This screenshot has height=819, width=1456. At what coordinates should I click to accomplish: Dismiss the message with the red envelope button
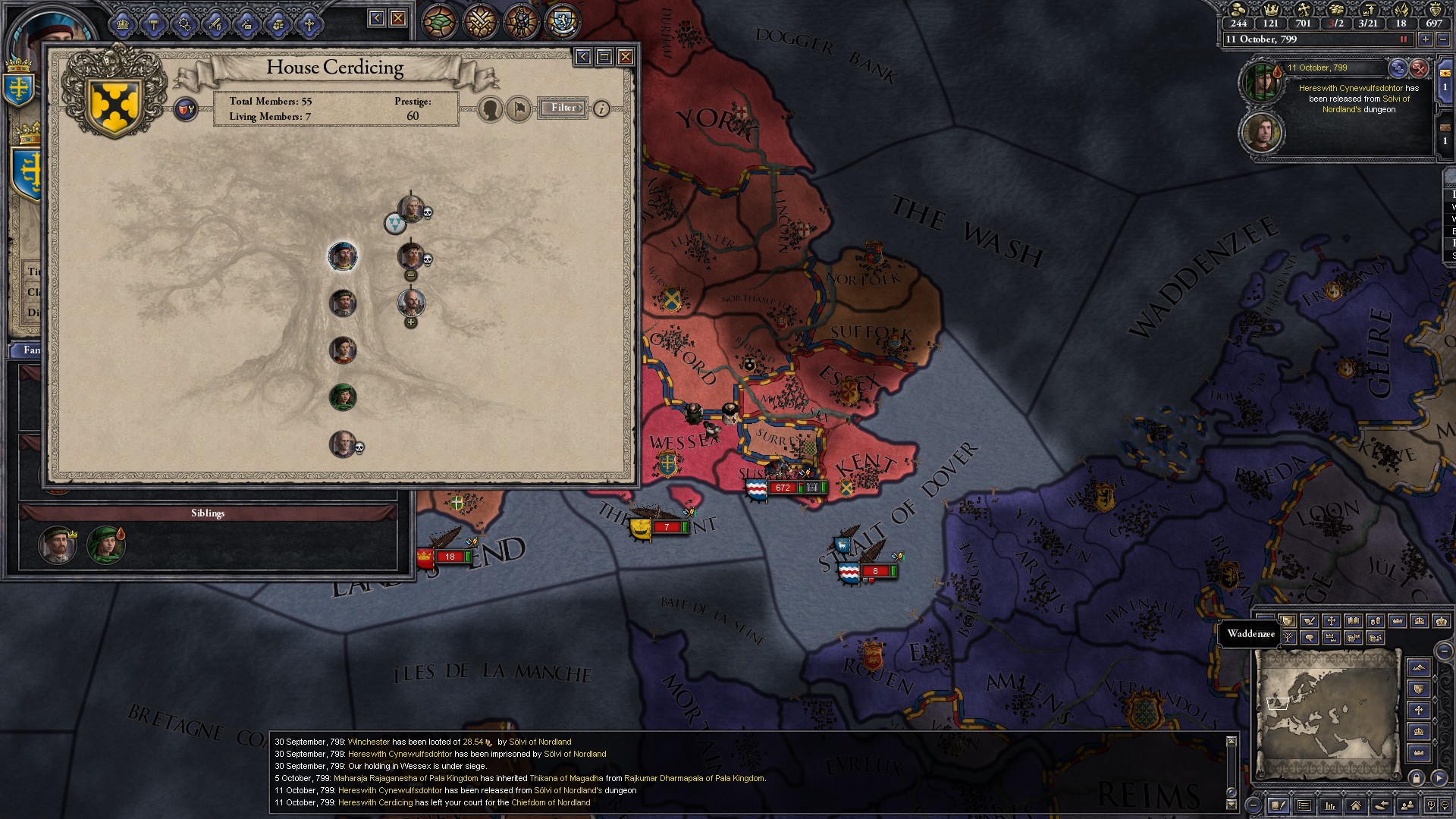(x=1419, y=68)
